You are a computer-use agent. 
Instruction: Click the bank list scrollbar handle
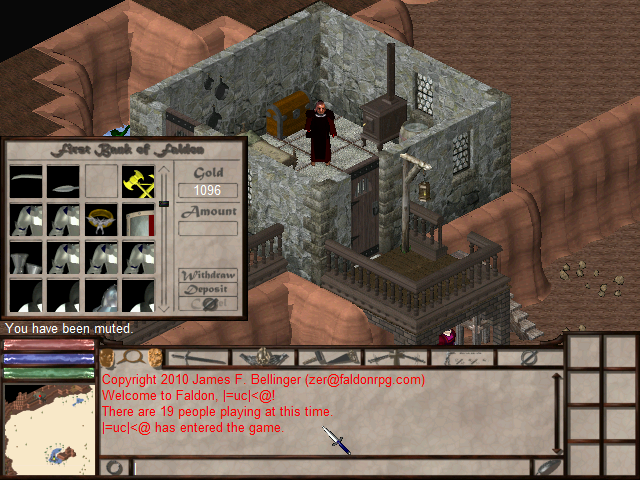click(x=163, y=204)
